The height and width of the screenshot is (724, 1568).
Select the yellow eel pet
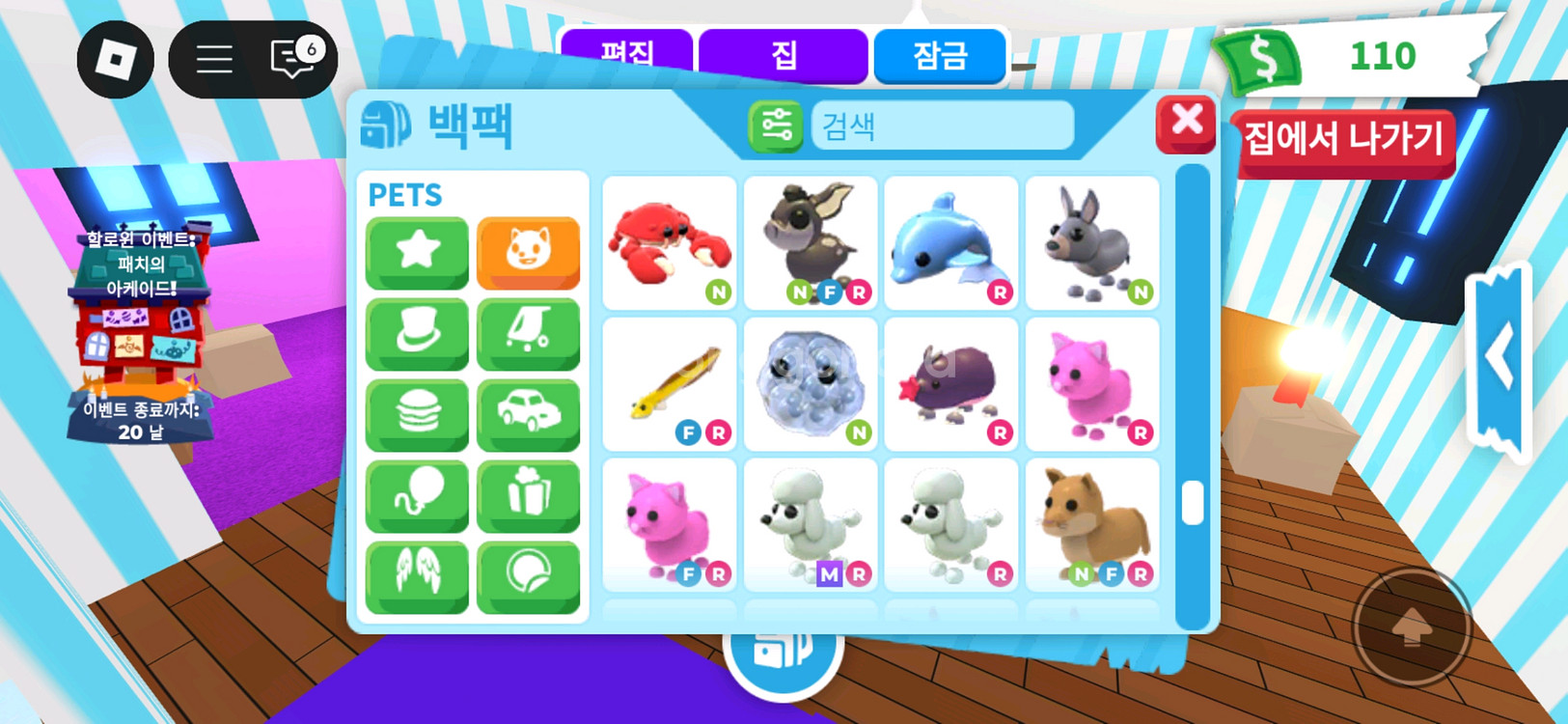[669, 383]
